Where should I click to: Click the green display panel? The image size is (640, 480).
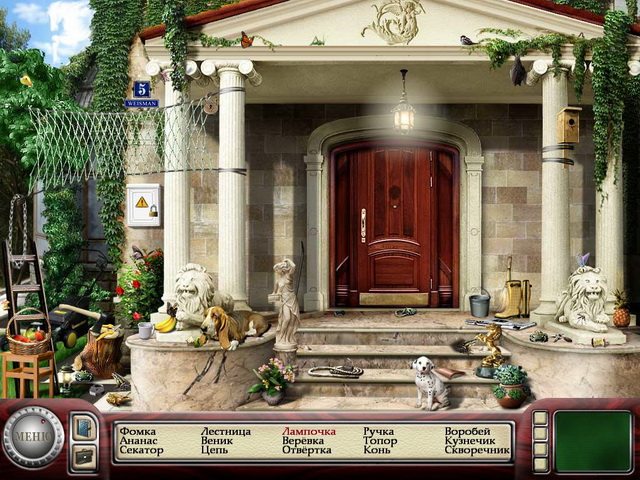coord(593,441)
